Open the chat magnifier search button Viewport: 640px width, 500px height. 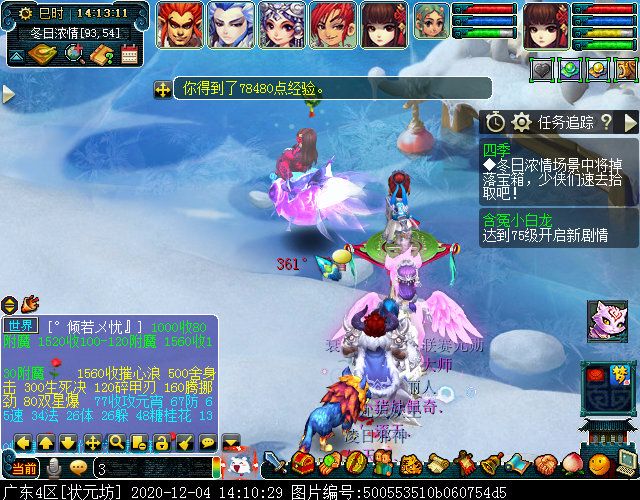116,441
